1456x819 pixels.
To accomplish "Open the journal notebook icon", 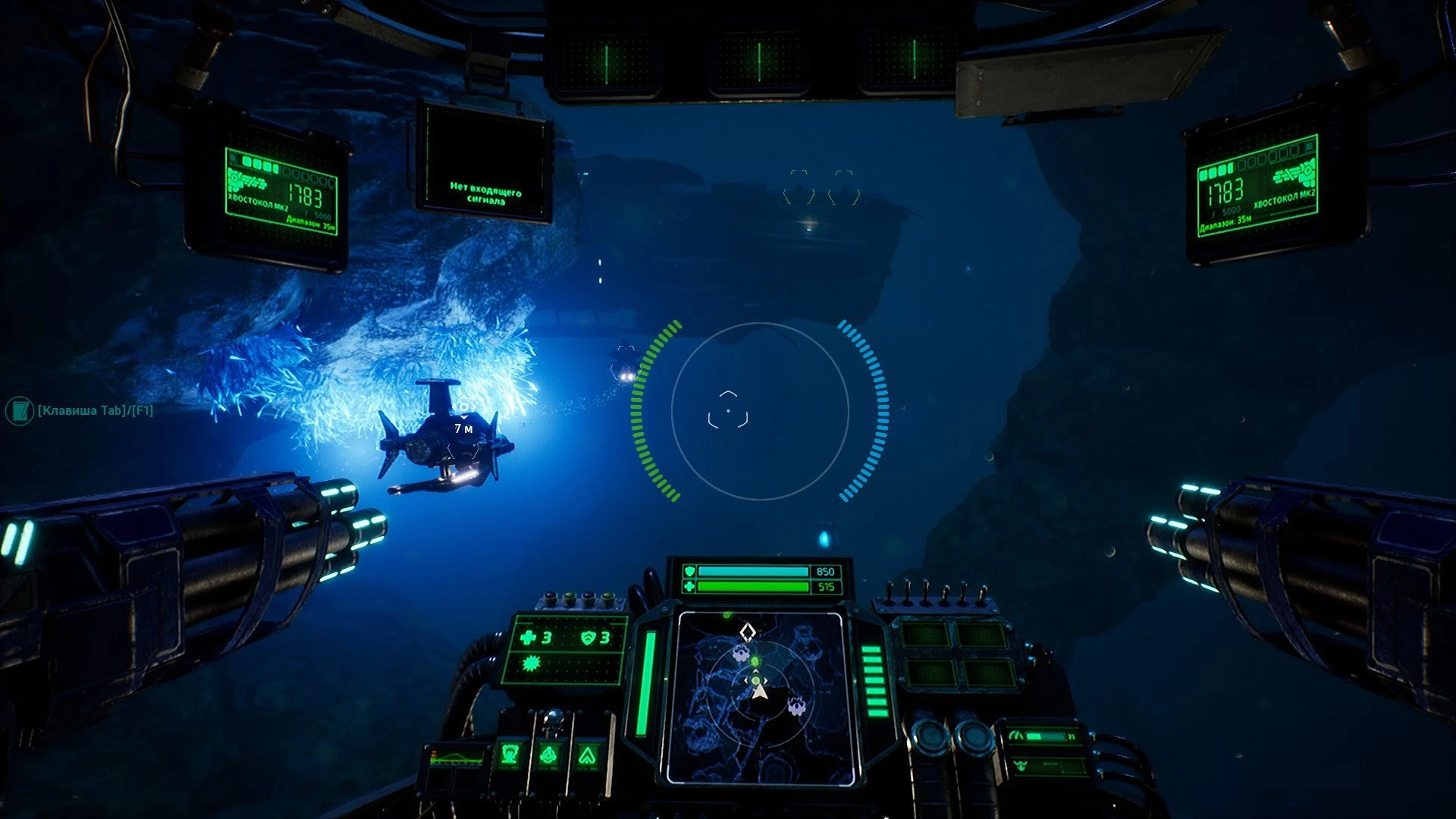I will (17, 411).
